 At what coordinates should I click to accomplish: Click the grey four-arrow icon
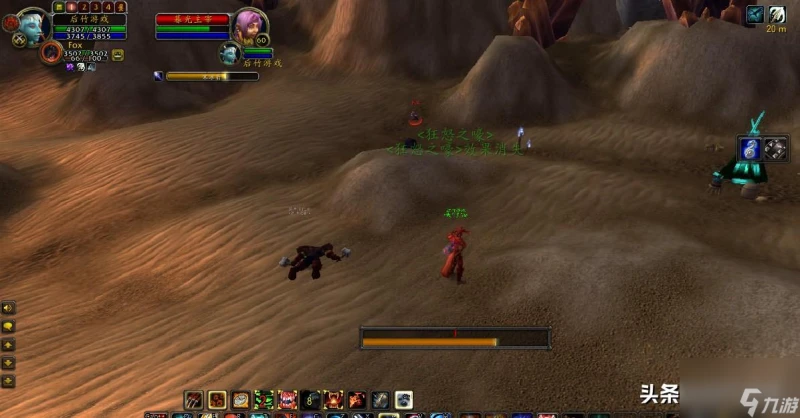[777, 148]
